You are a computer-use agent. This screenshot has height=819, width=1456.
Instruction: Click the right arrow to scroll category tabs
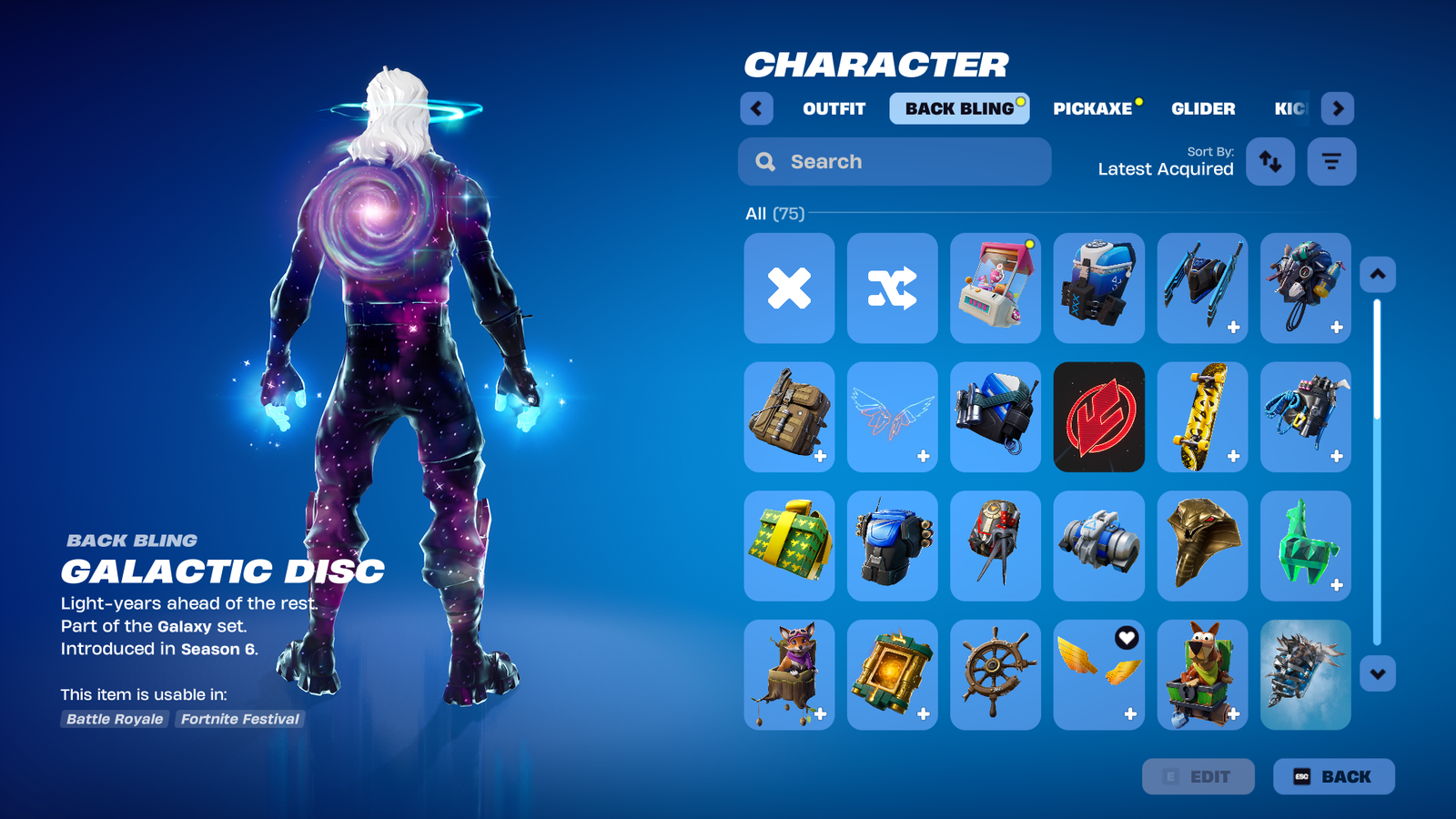[x=1338, y=108]
